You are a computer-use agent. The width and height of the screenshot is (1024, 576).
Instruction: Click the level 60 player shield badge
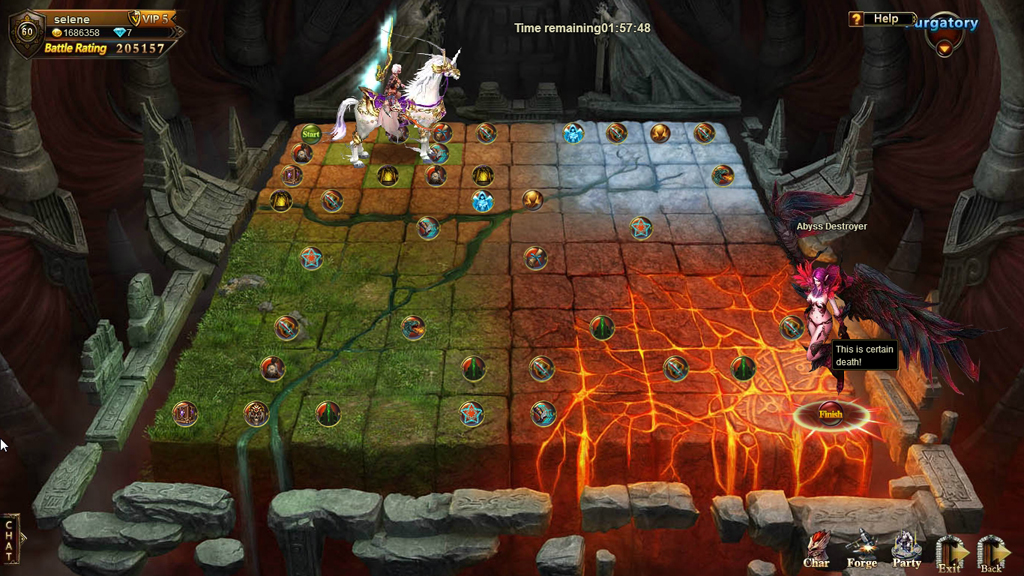coord(26,31)
